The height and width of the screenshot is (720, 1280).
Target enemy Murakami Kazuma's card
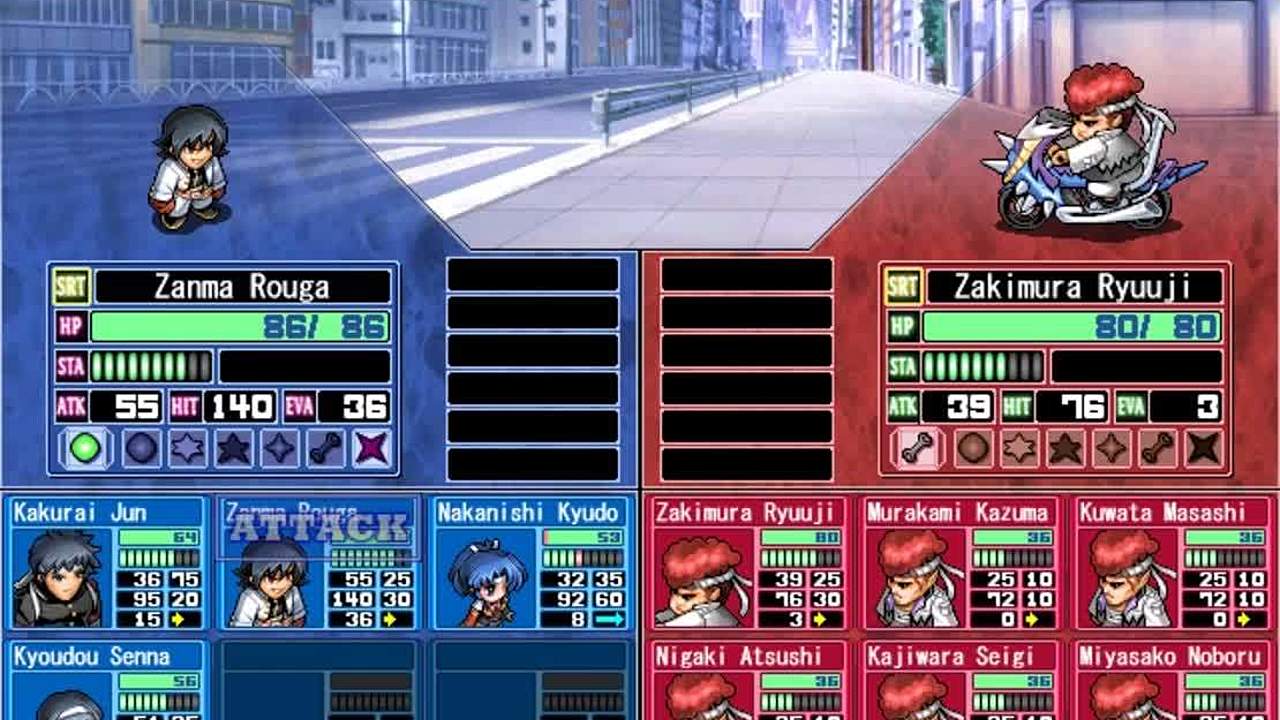pyautogui.click(x=959, y=563)
